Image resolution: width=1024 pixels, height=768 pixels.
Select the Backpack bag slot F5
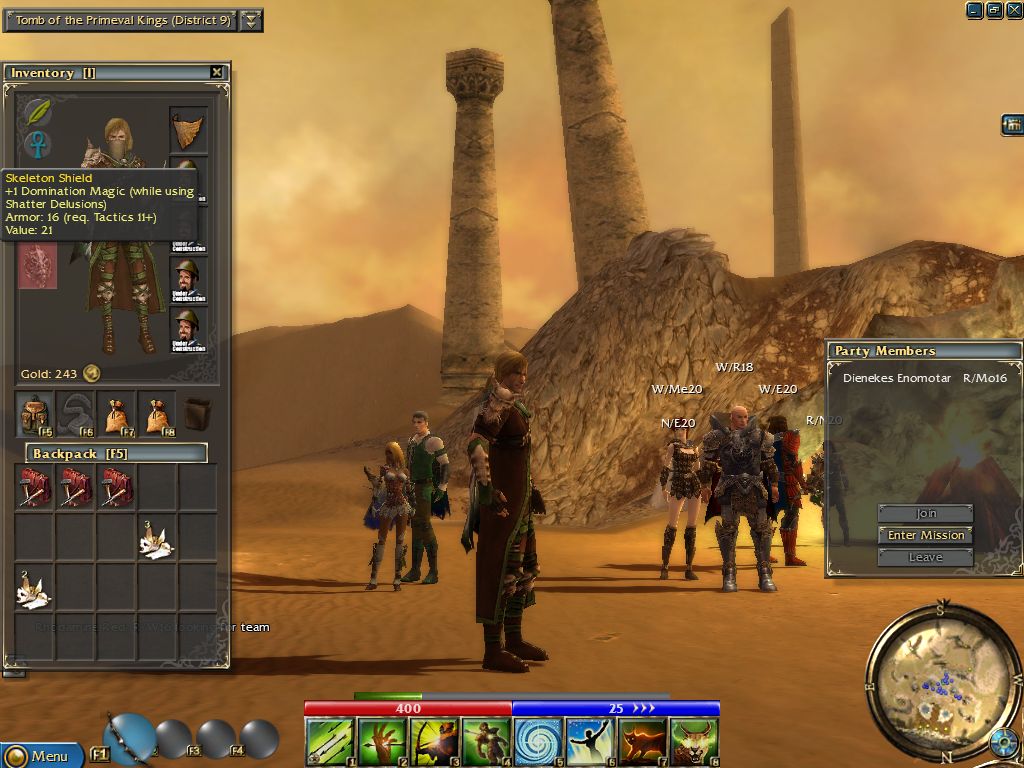click(36, 414)
